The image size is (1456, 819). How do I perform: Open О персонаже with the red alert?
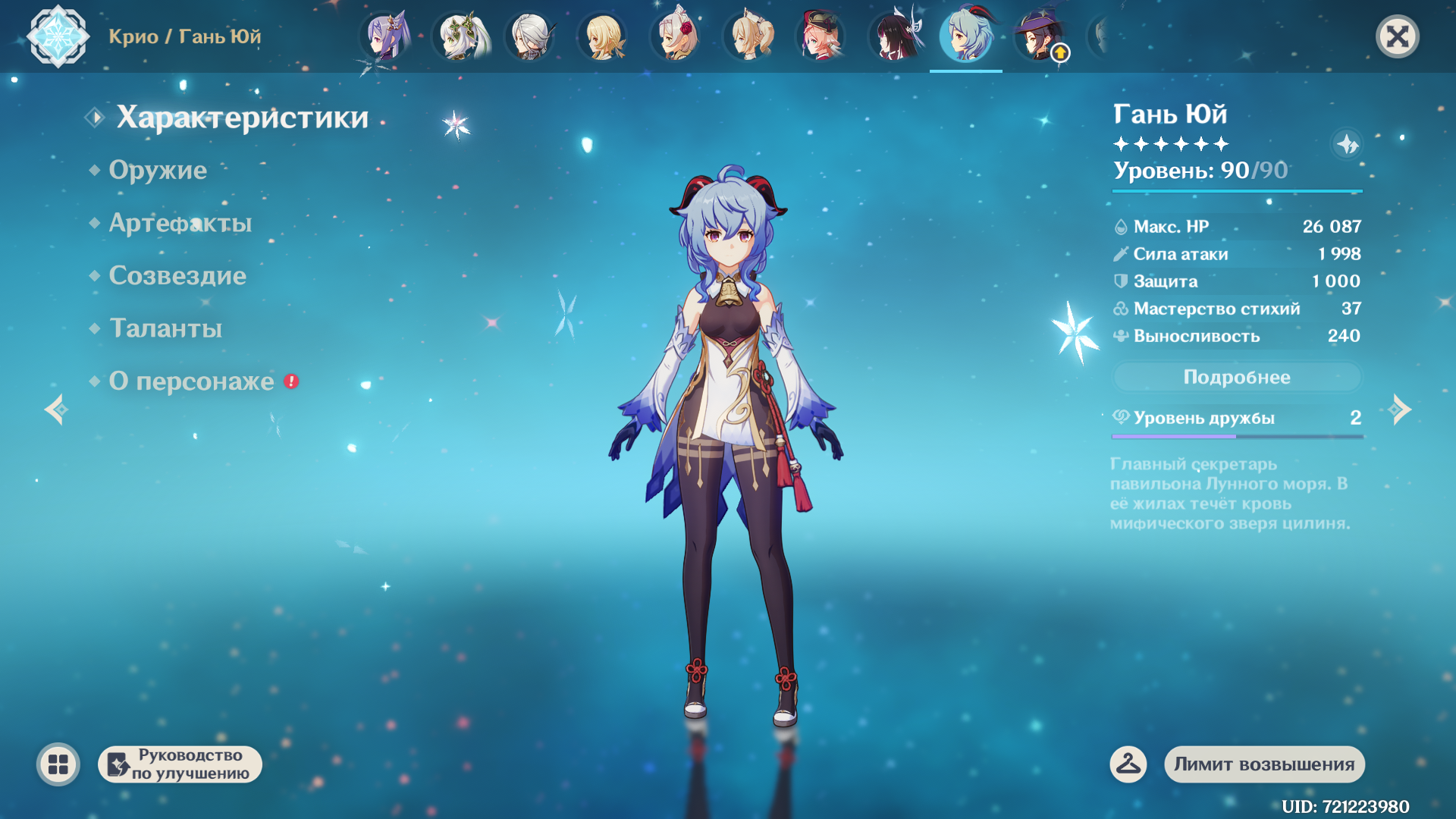click(192, 381)
